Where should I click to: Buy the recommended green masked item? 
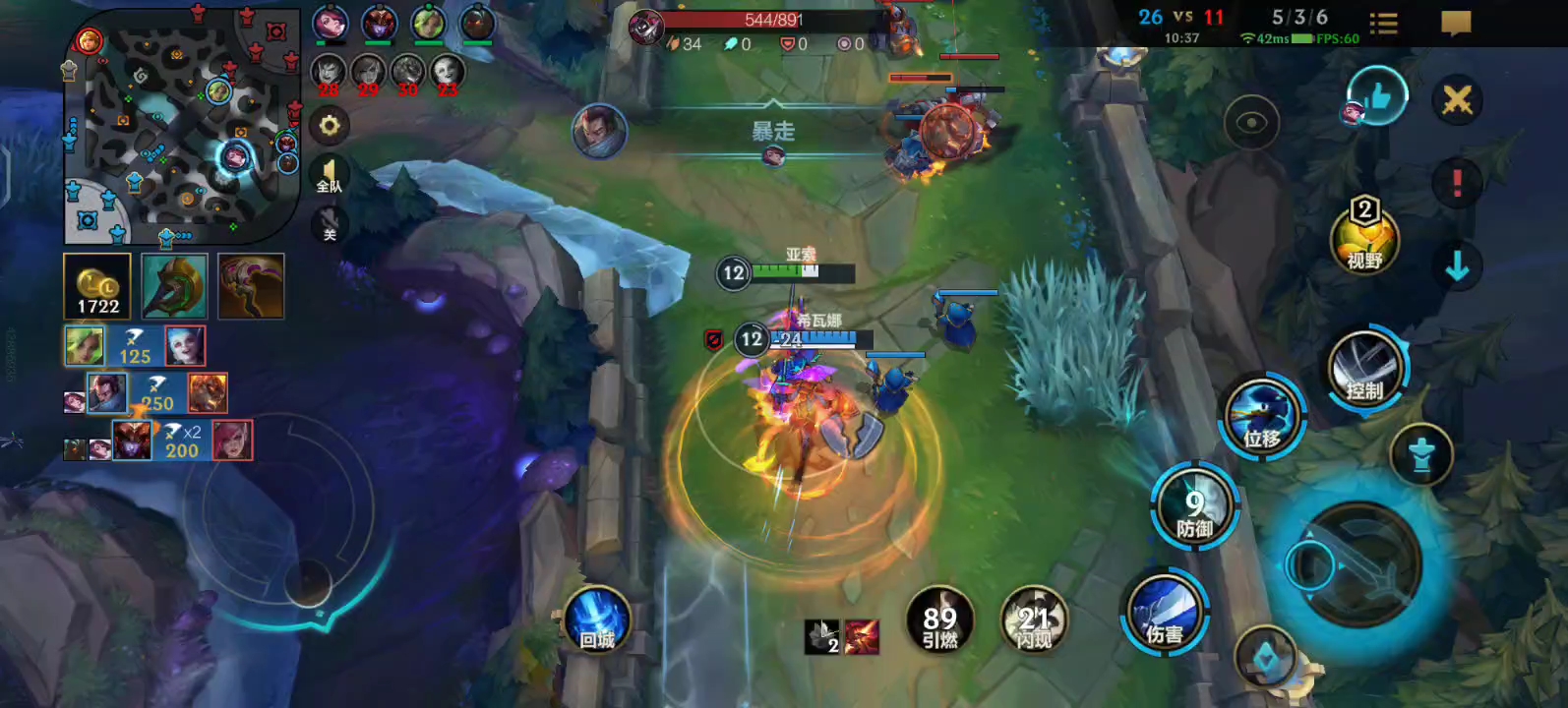(x=174, y=286)
